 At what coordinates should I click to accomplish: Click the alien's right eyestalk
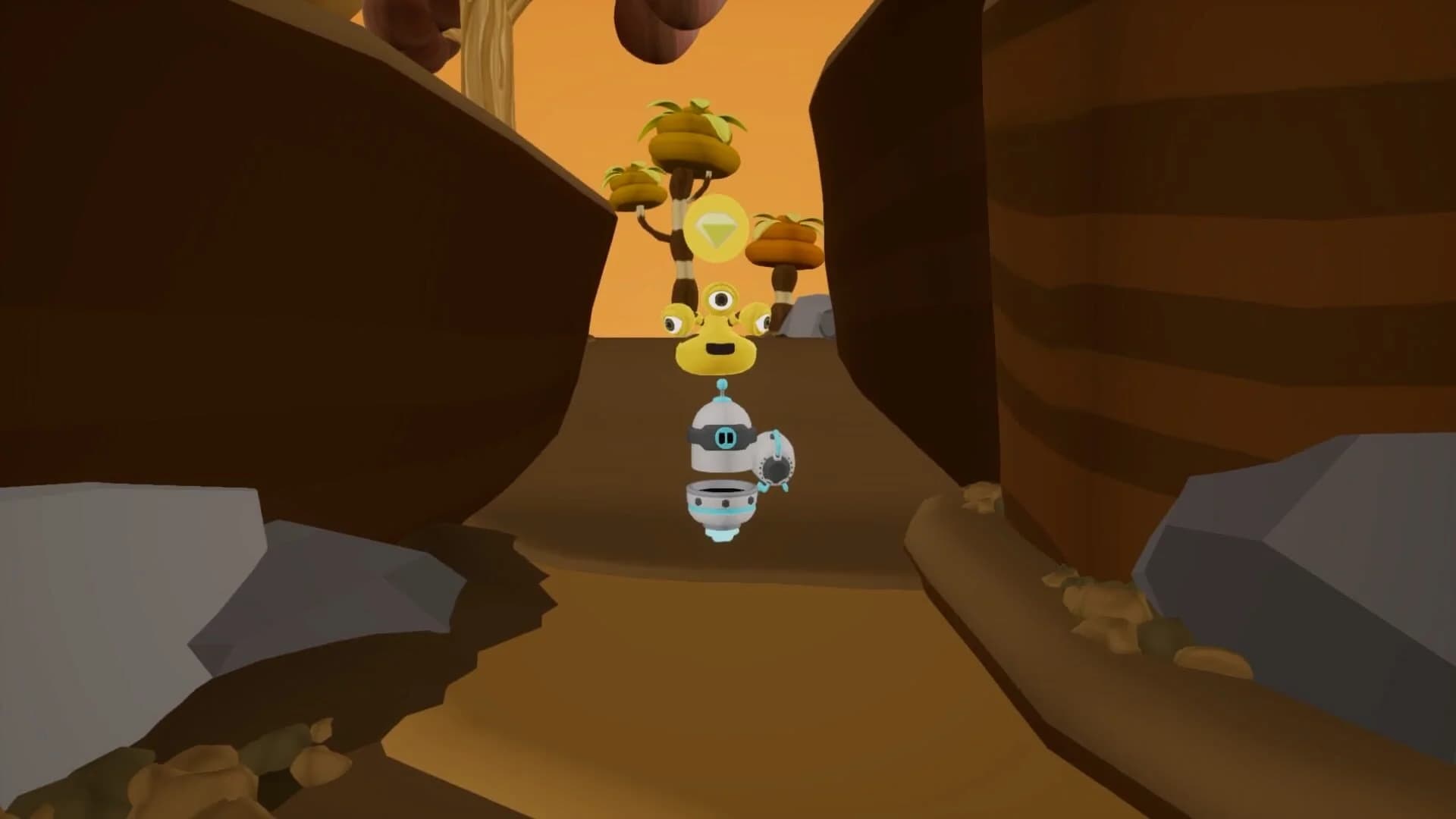point(758,318)
